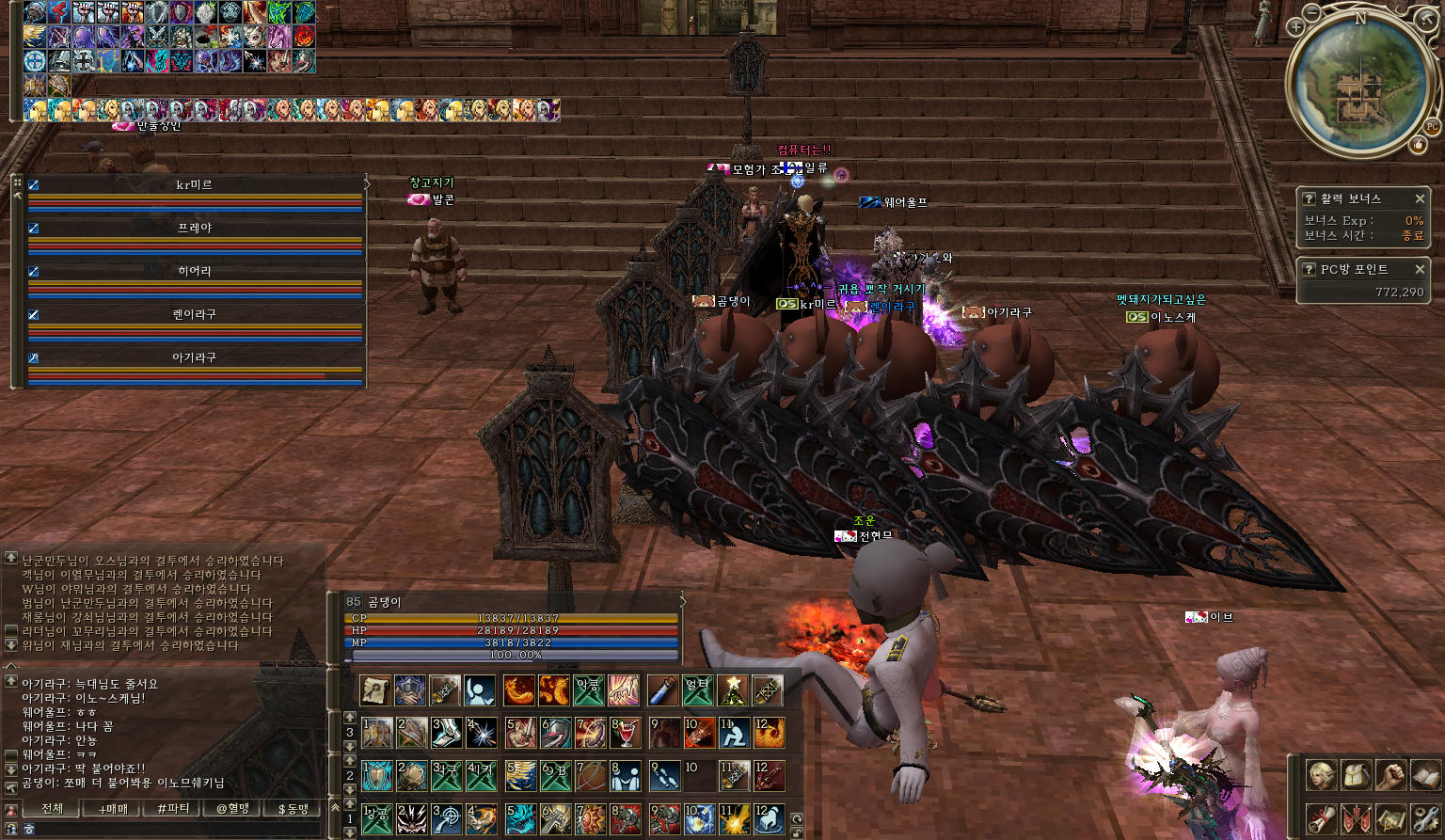This screenshot has width=1445, height=840.
Task: Select party member 렌이라구
Action: (x=195, y=315)
